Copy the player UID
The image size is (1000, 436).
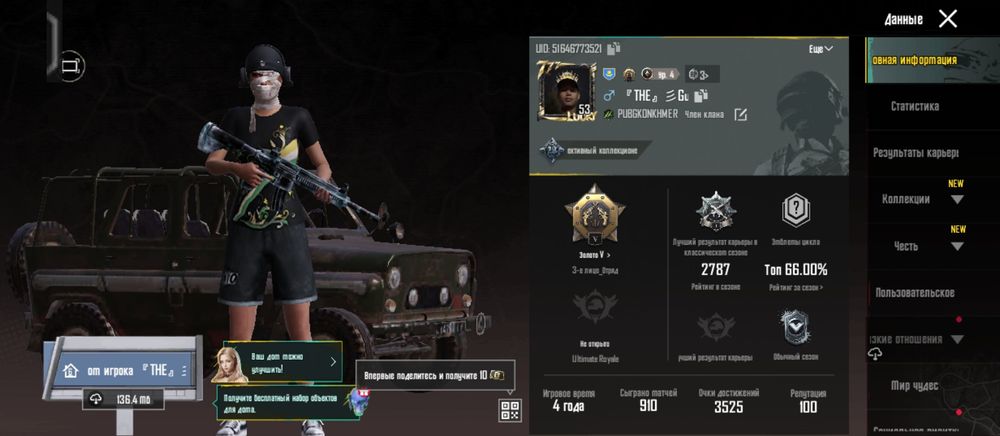coord(613,47)
